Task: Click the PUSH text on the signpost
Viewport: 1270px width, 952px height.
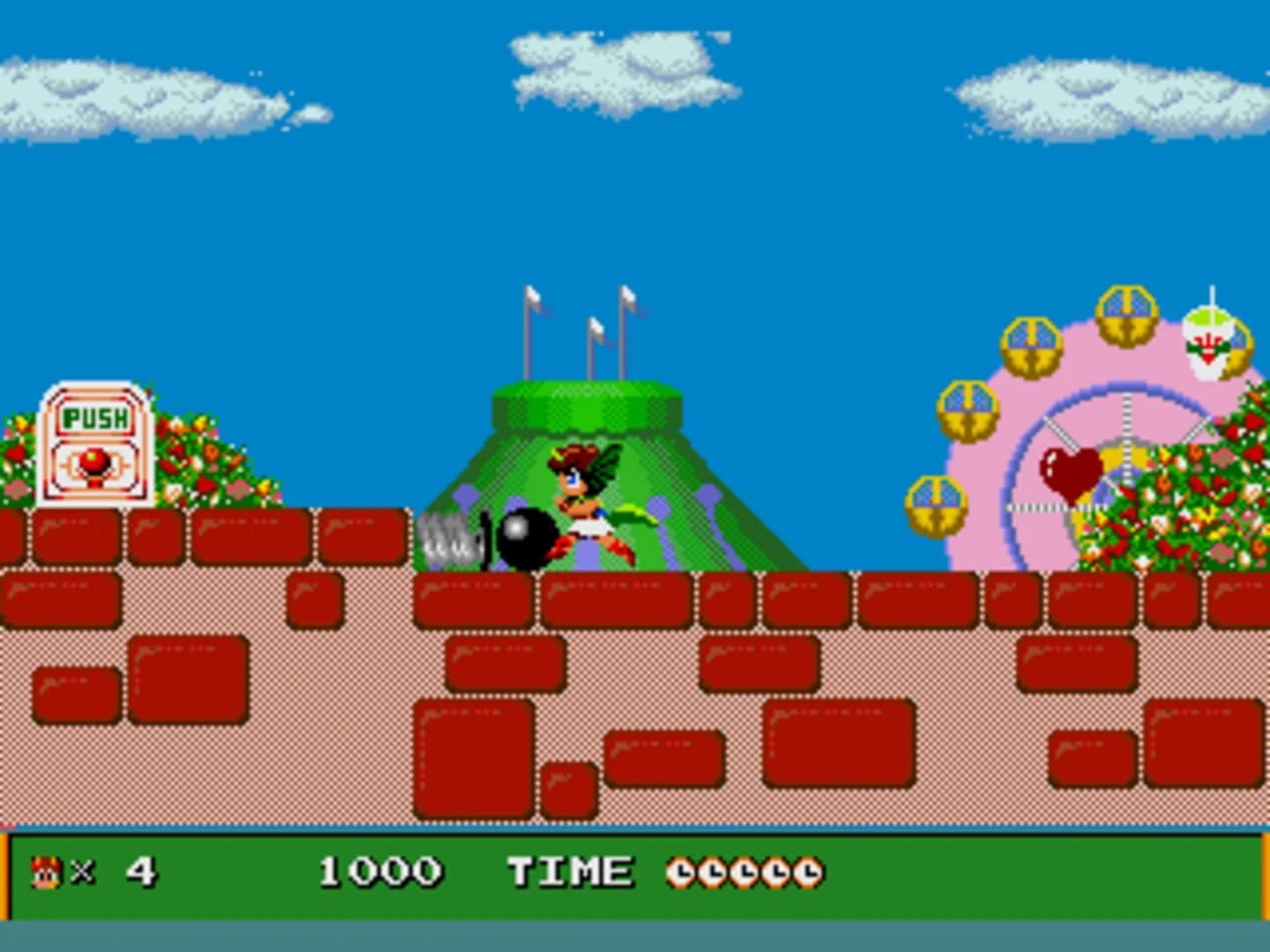Action: (x=97, y=415)
